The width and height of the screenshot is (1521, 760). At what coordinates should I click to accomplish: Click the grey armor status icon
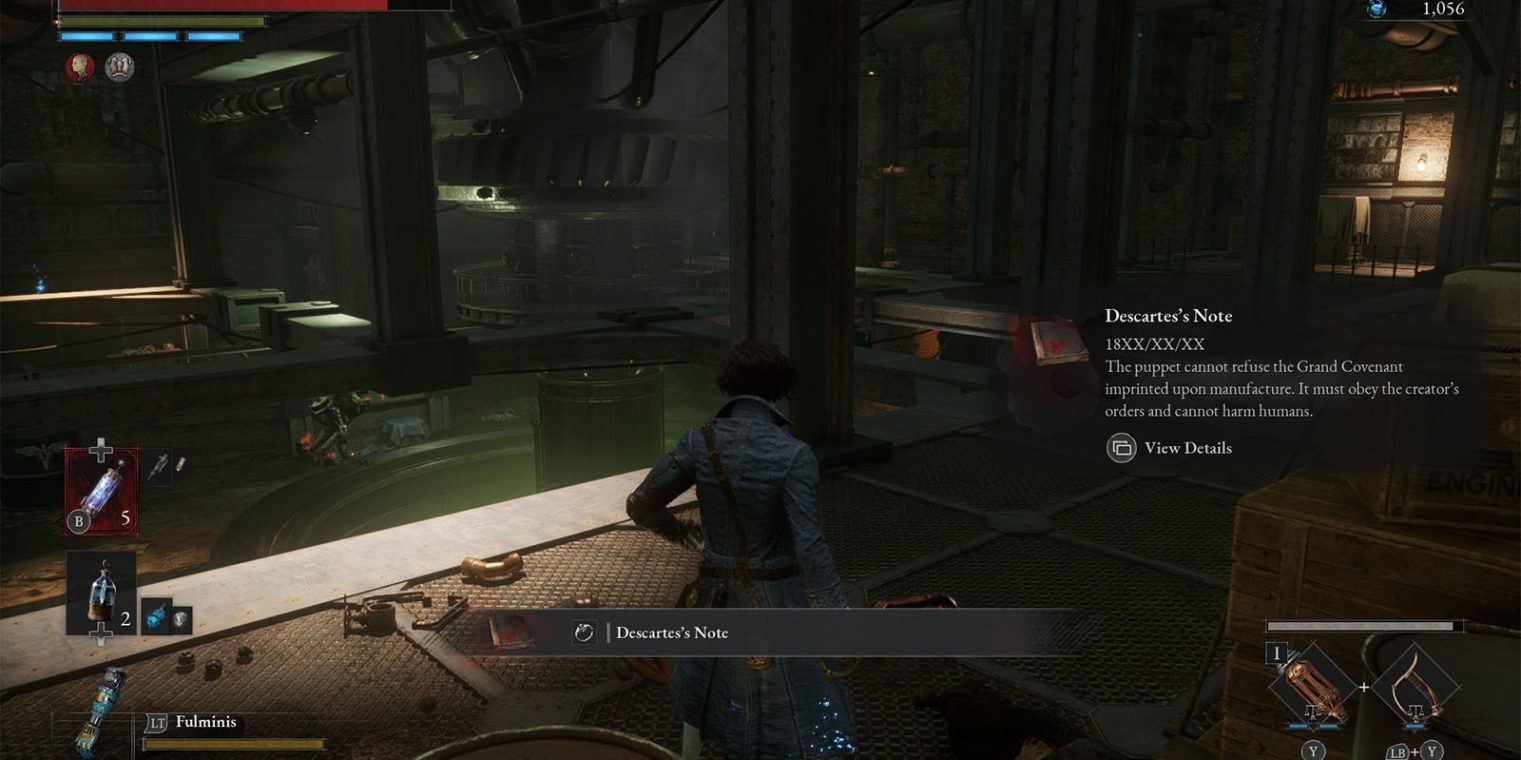pyautogui.click(x=120, y=67)
